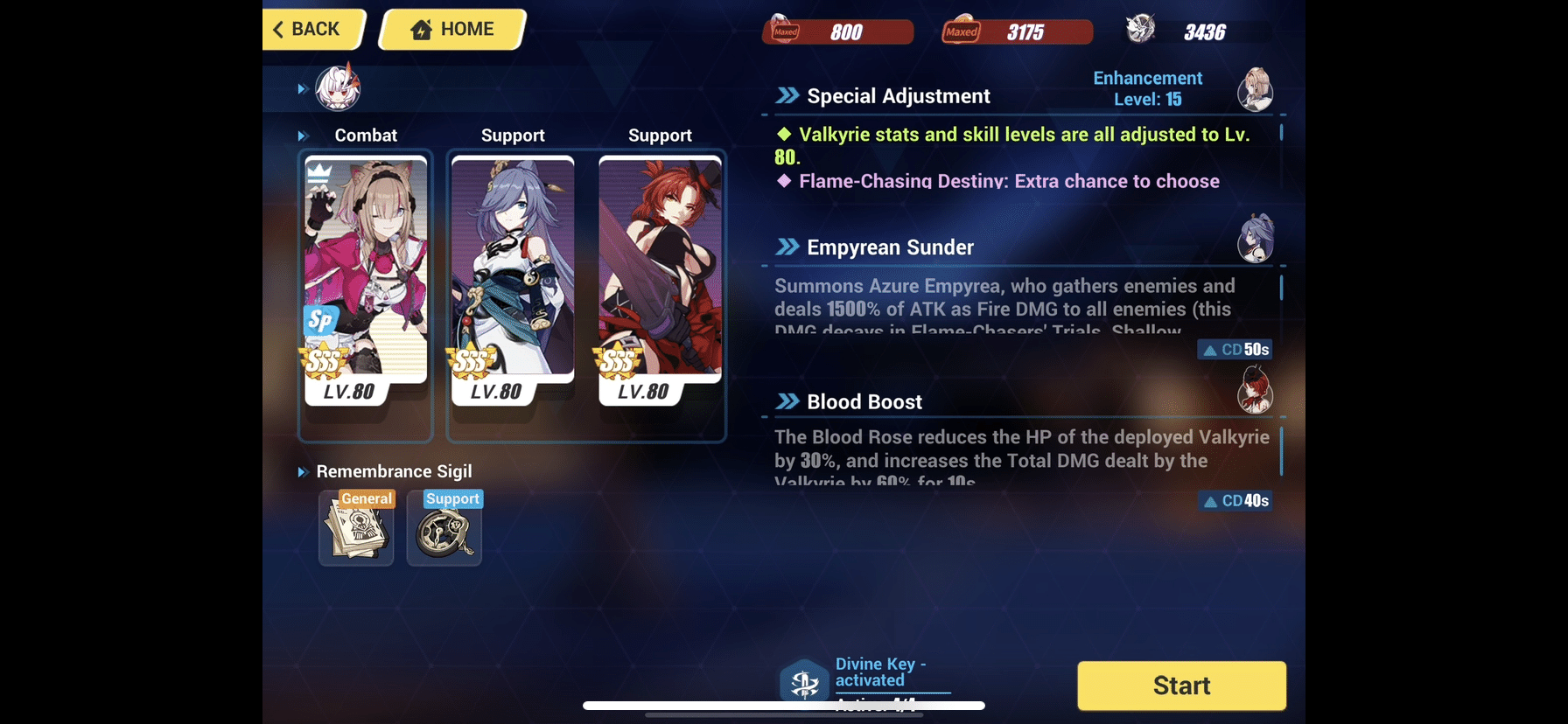Click the Maxed badge on the 800 stamina counter
This screenshot has width=1568, height=724.
tap(784, 30)
